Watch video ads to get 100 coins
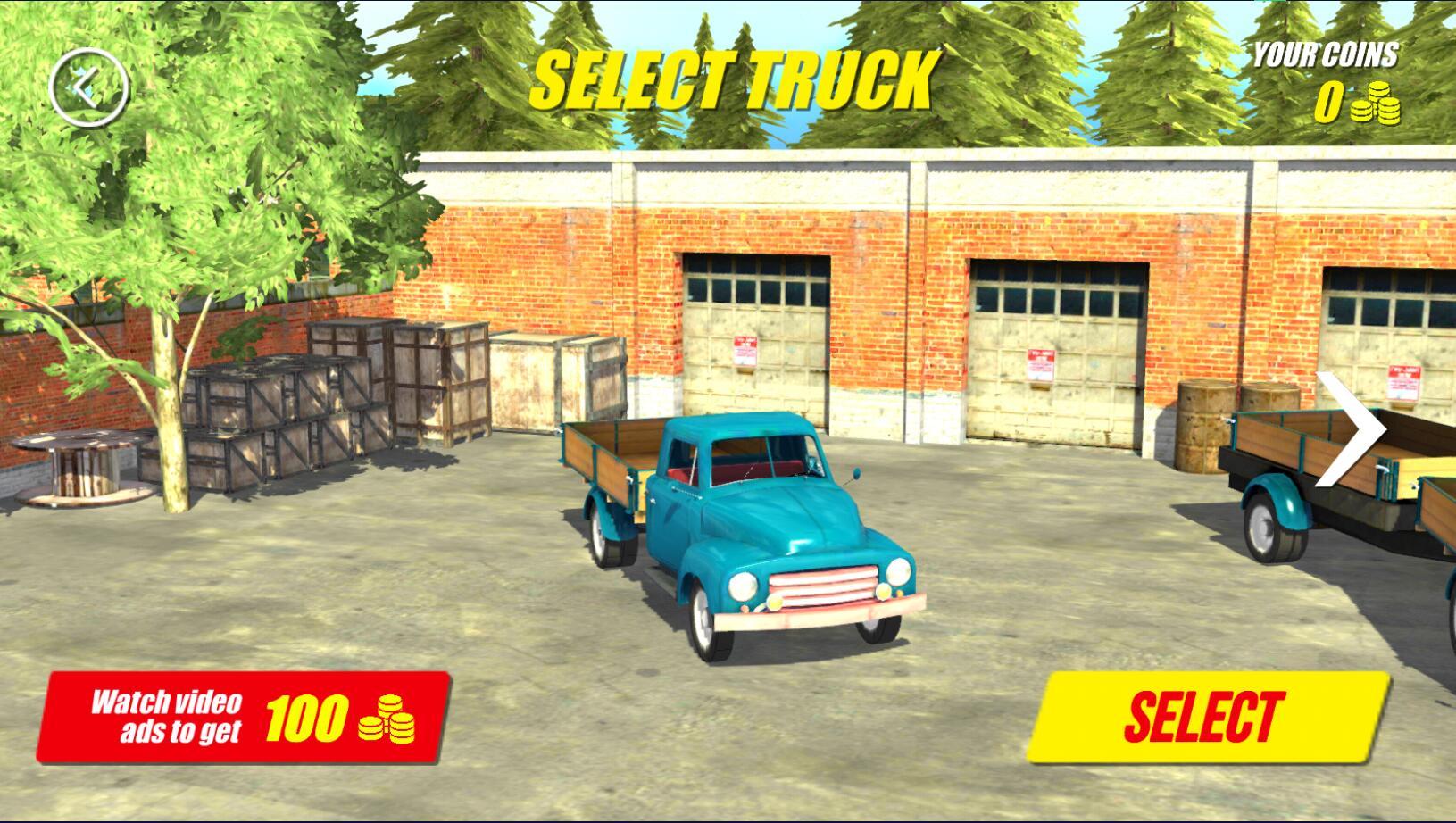The image size is (1456, 823). [243, 718]
